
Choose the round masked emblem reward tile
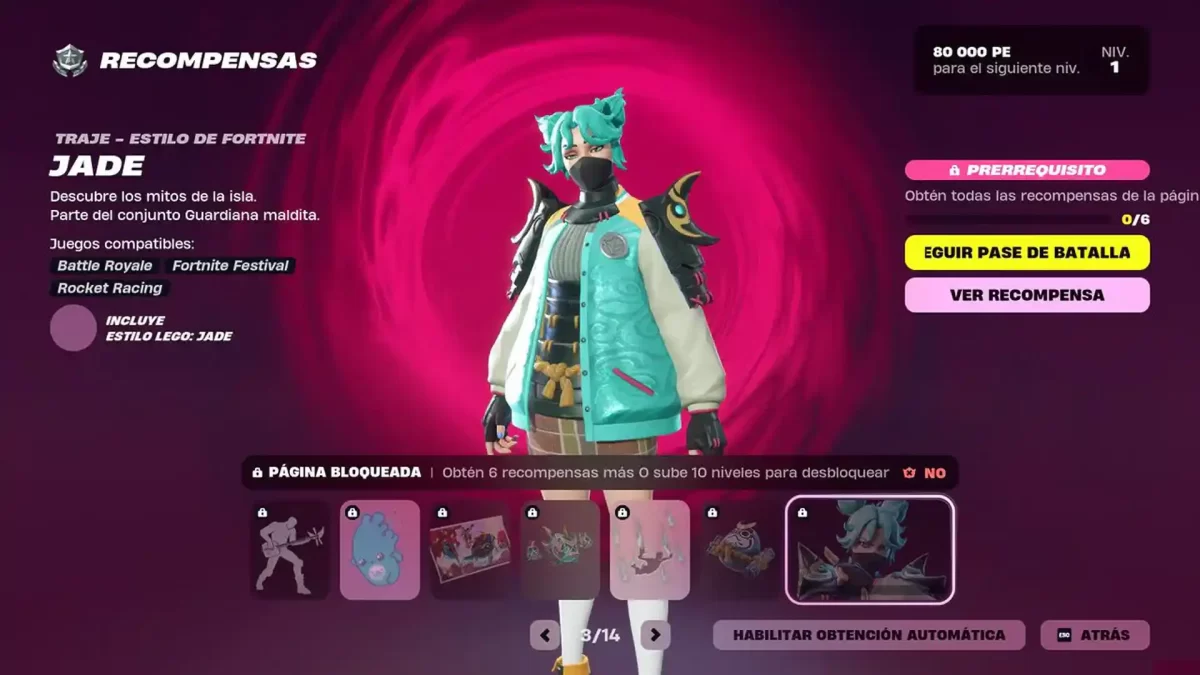(740, 550)
